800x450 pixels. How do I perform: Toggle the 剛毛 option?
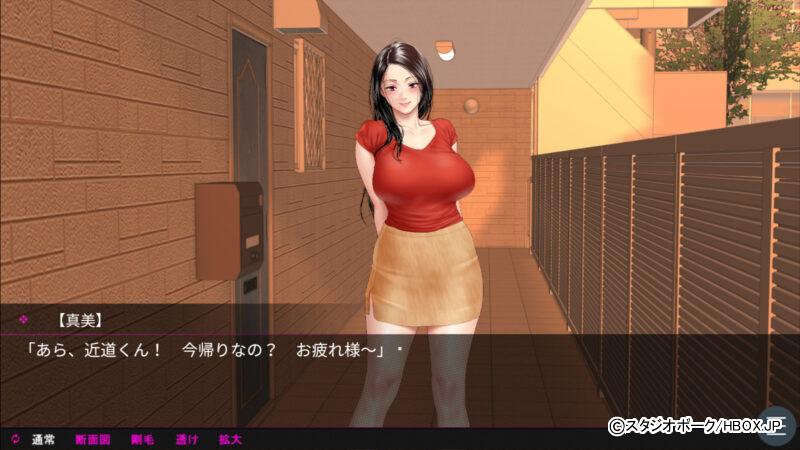(x=141, y=439)
